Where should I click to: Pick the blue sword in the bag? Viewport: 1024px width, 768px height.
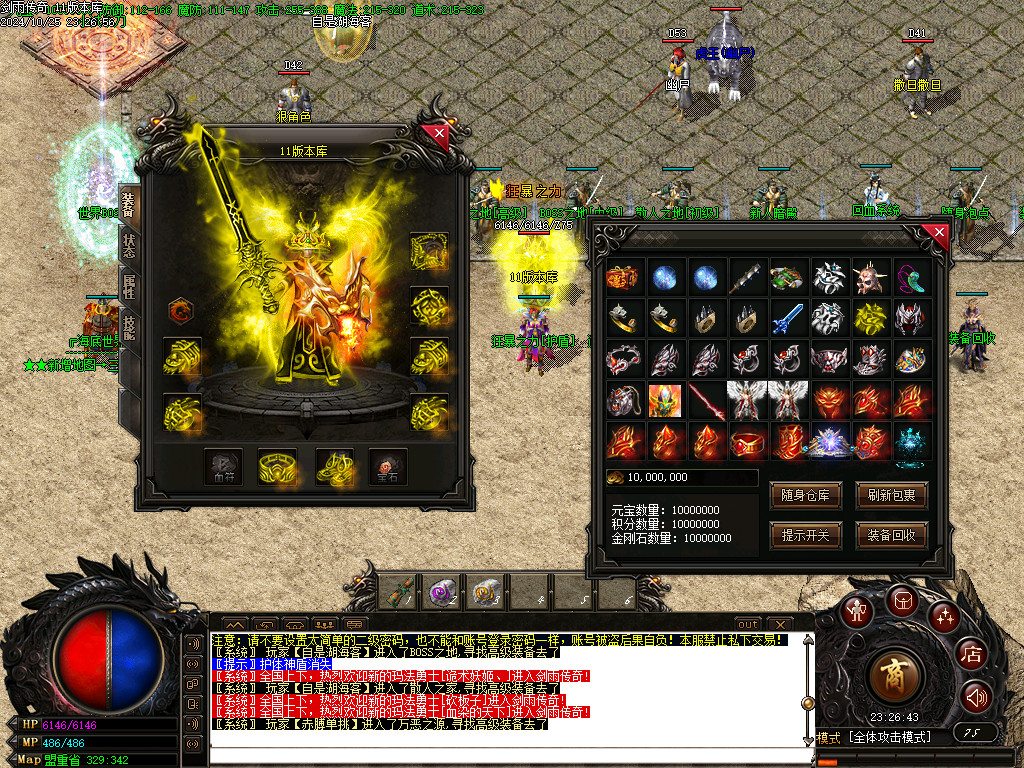[789, 319]
